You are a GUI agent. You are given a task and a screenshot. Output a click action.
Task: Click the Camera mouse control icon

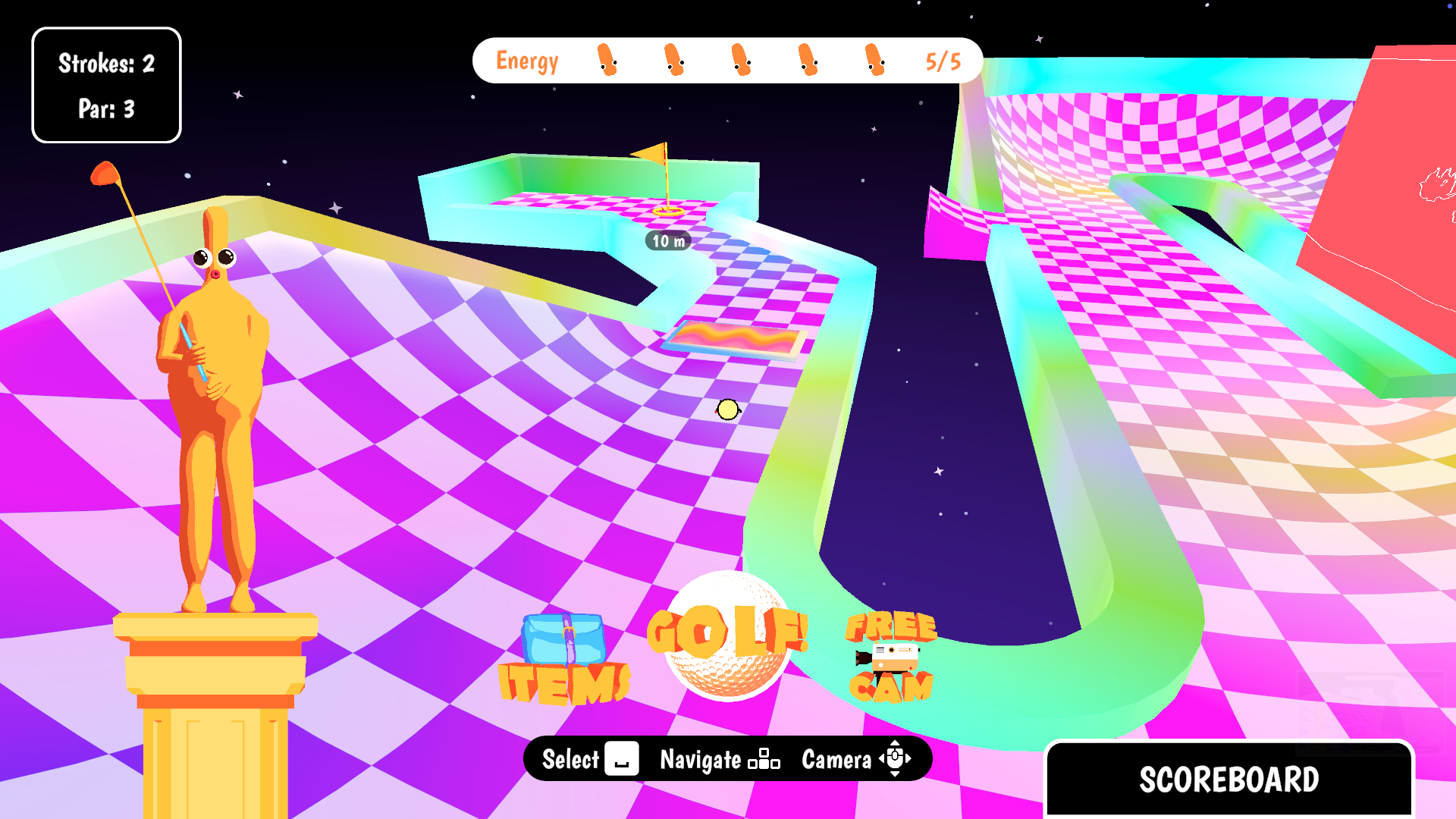click(896, 759)
